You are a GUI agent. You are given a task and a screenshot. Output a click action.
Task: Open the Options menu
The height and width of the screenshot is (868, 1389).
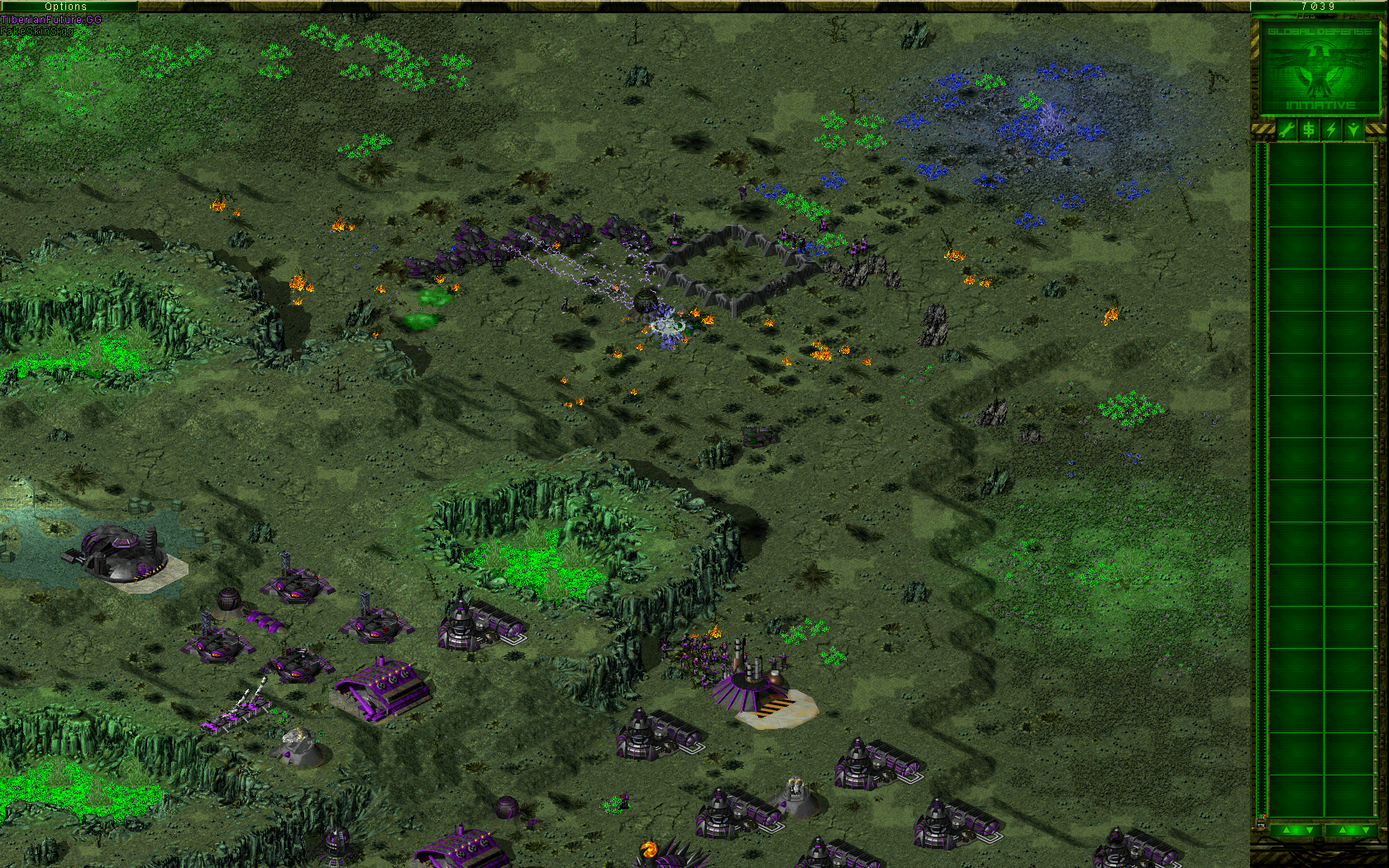click(68, 6)
